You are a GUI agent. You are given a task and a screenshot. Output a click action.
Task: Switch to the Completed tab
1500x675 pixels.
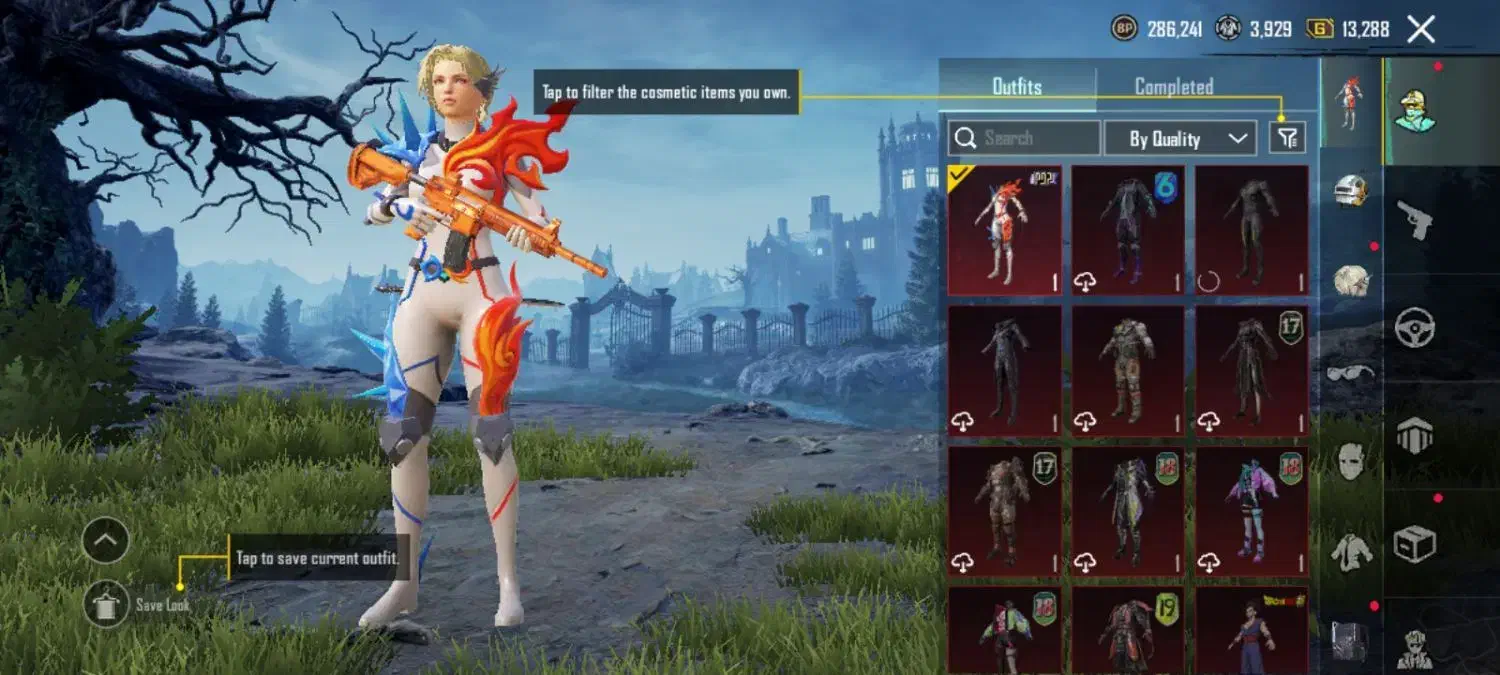pyautogui.click(x=1173, y=87)
